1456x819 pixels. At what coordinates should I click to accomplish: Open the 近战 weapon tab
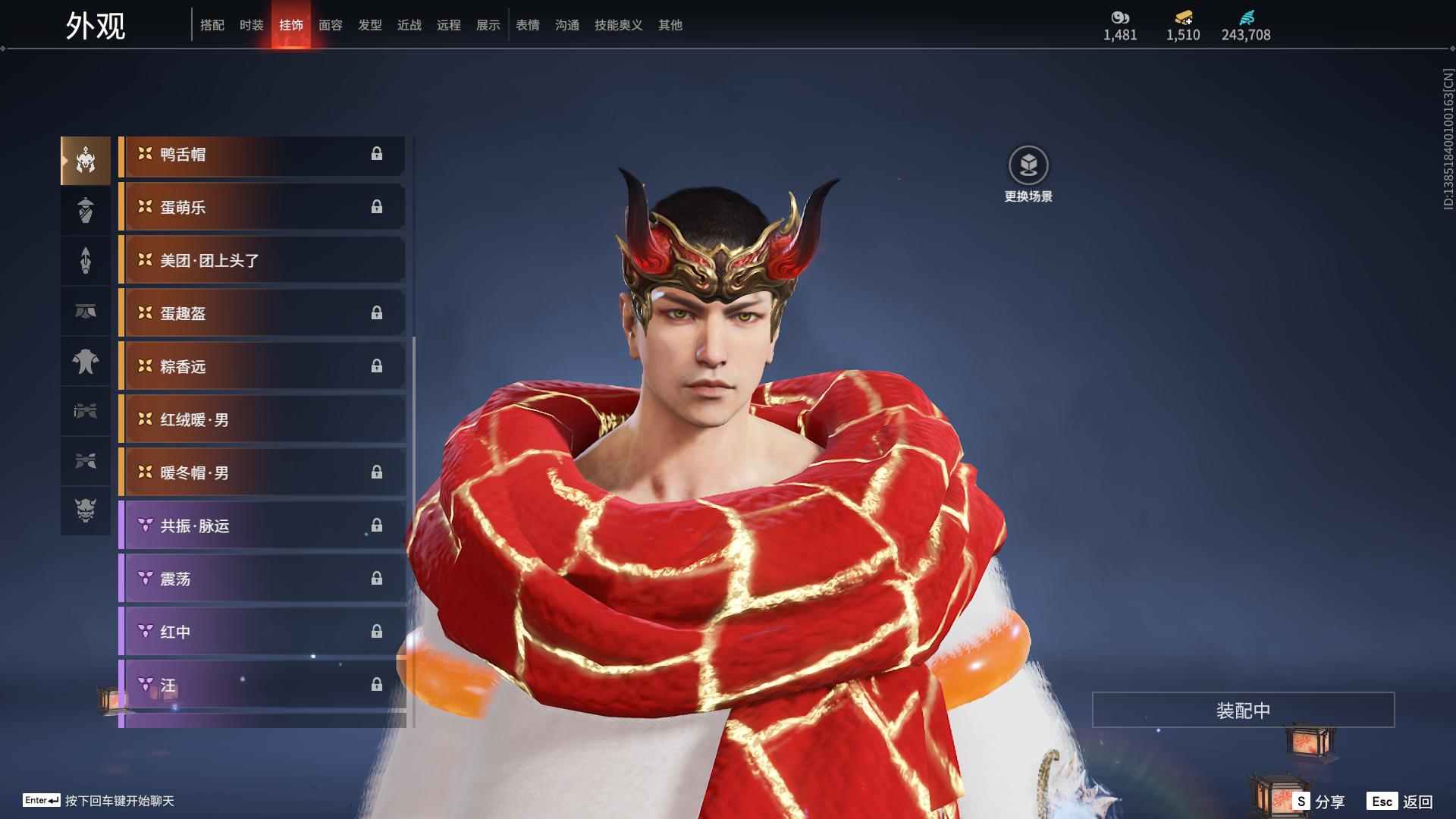[409, 25]
